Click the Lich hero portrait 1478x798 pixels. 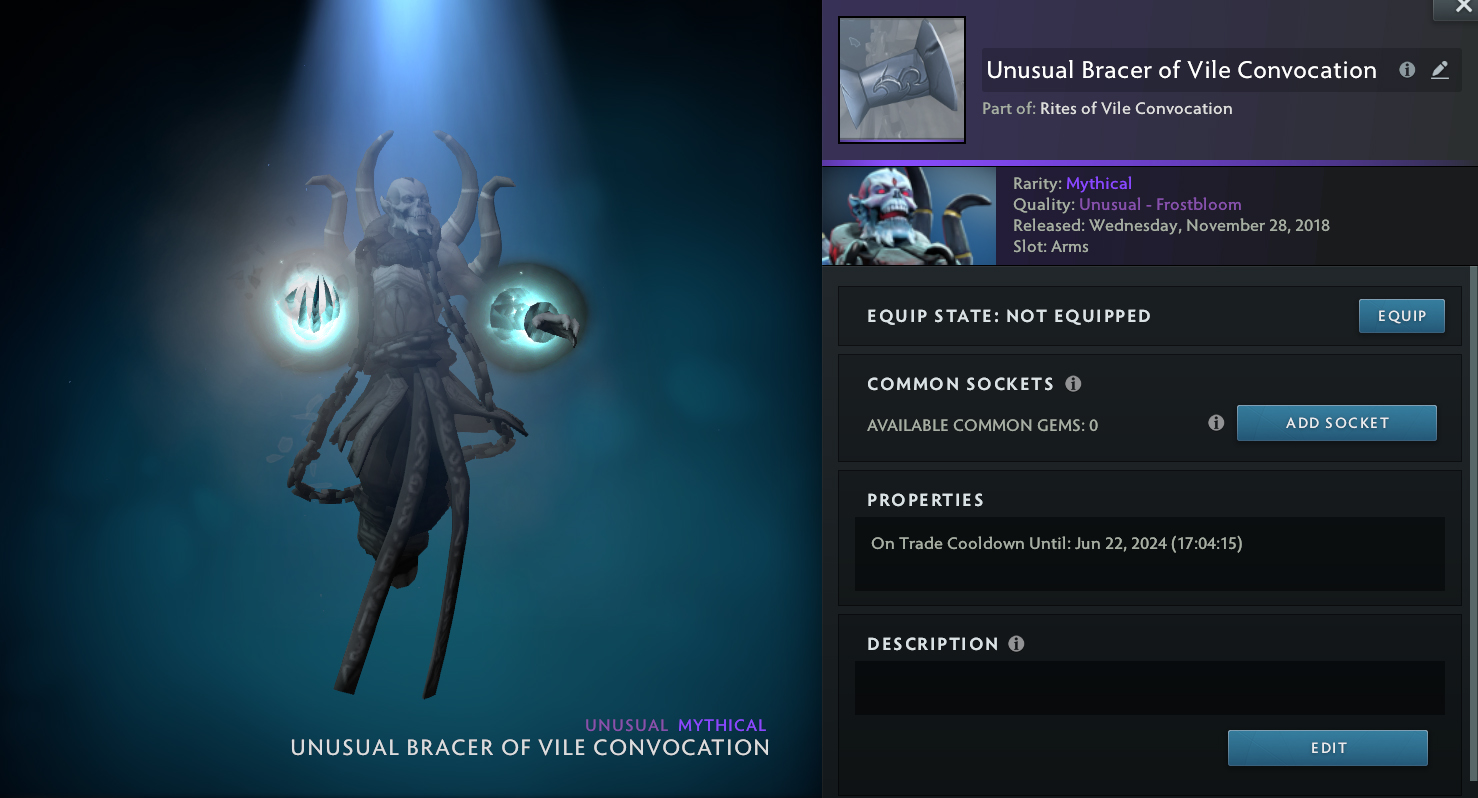pos(909,216)
